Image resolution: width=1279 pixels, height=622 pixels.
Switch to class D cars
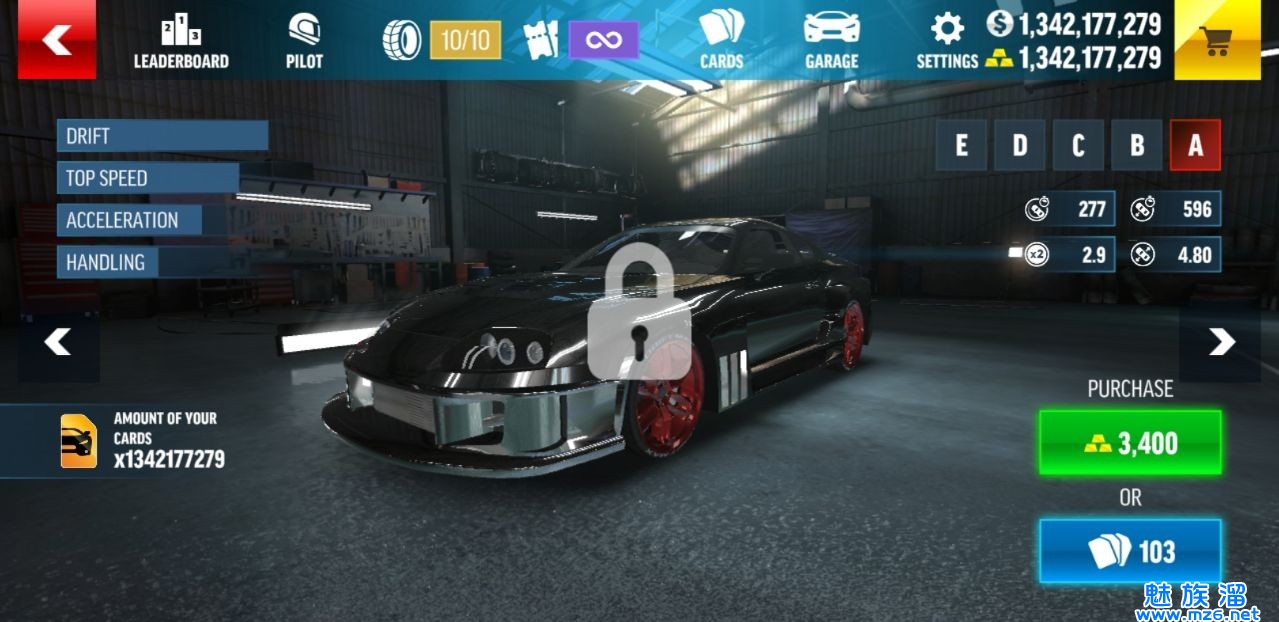[x=1019, y=146]
